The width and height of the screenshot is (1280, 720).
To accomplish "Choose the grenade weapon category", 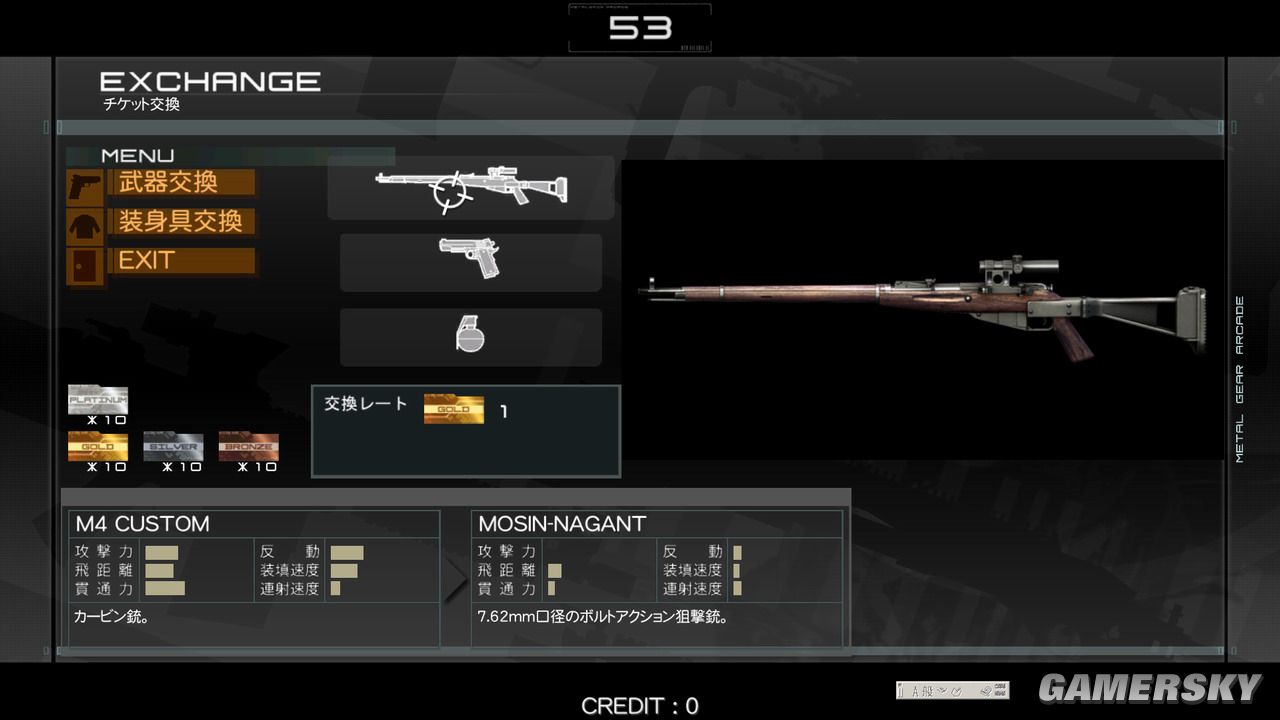I will [x=470, y=336].
